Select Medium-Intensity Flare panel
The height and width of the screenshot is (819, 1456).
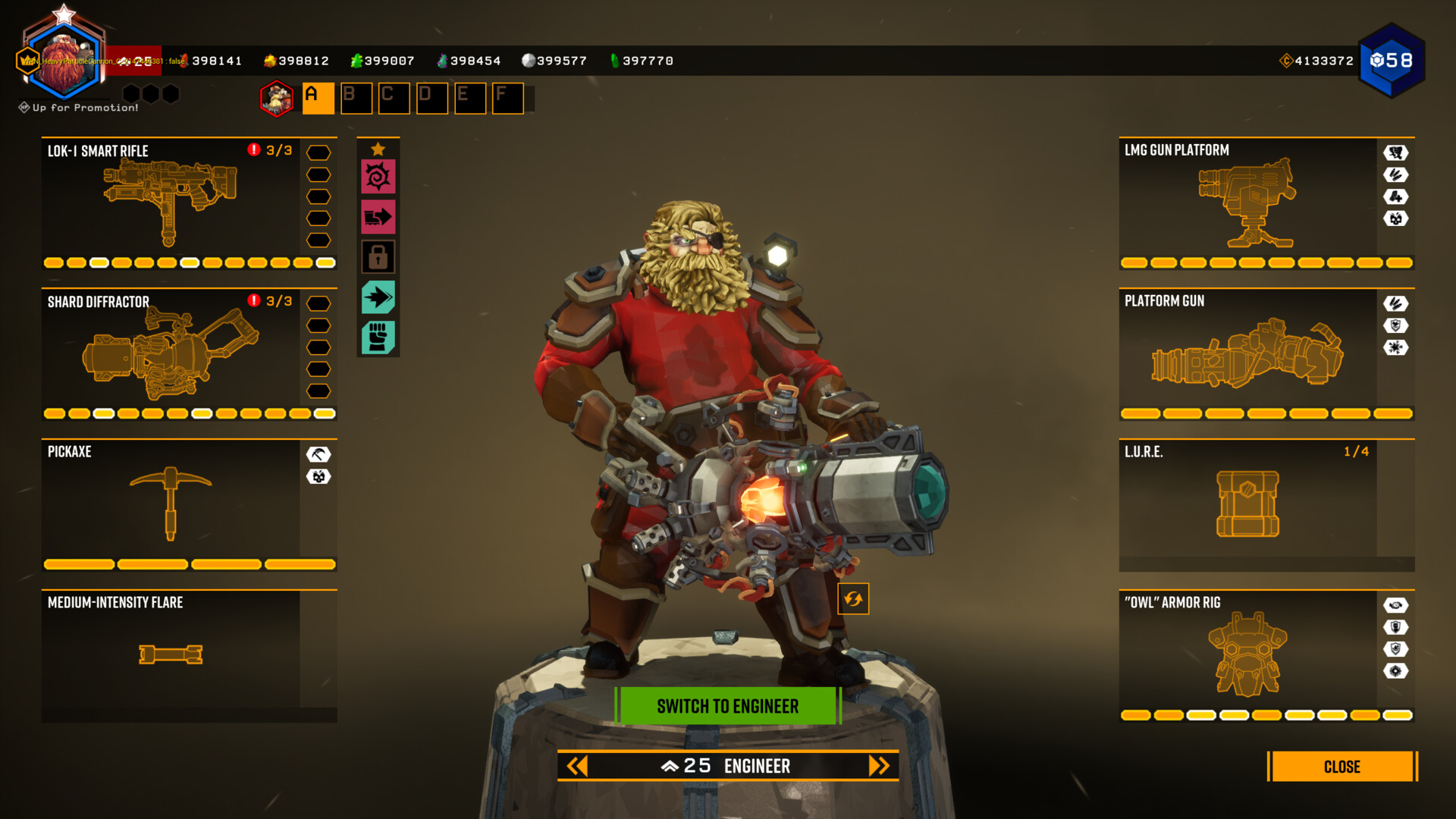(x=171, y=654)
